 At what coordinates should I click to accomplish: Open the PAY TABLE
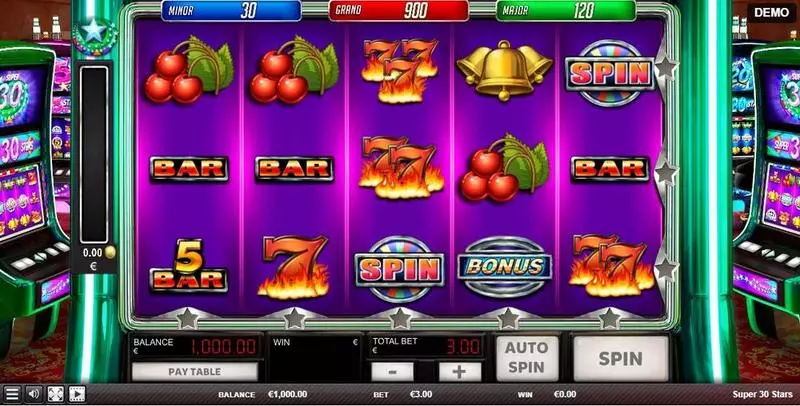coord(194,371)
